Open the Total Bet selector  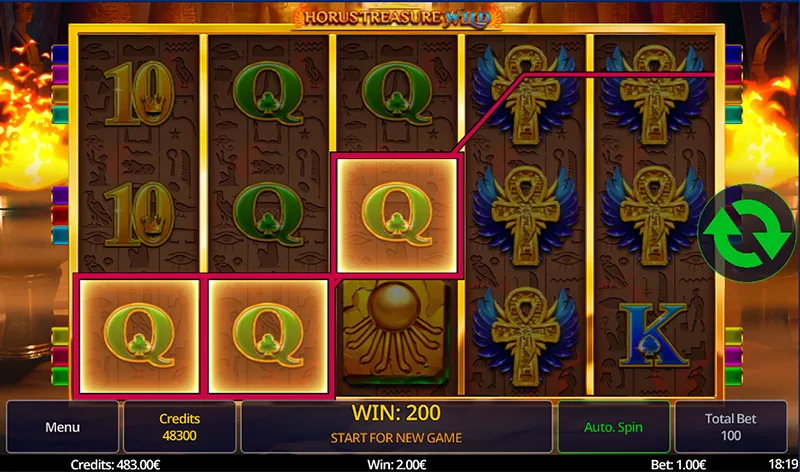(733, 427)
